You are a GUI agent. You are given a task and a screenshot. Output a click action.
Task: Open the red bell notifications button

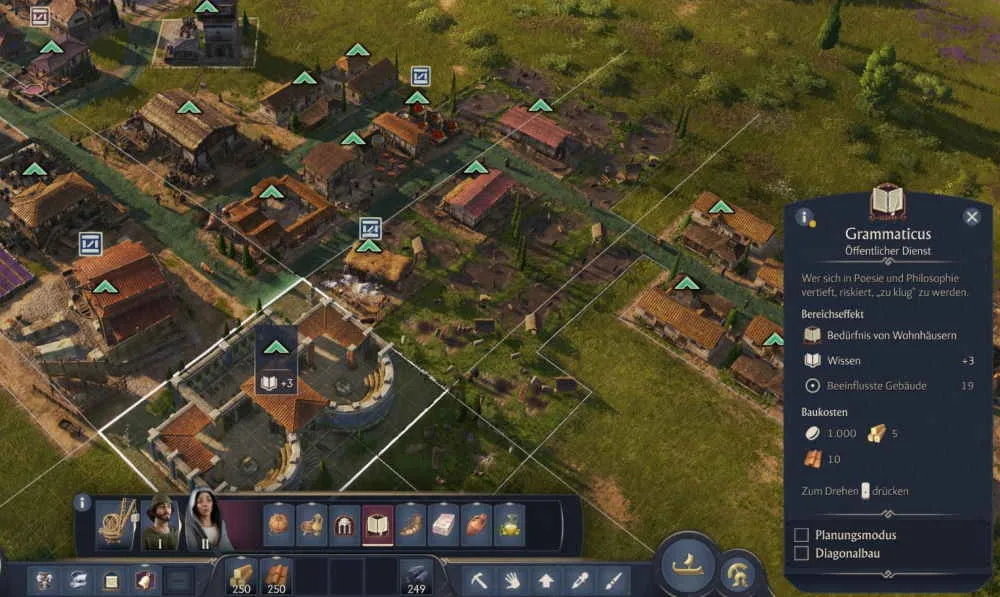pos(145,579)
